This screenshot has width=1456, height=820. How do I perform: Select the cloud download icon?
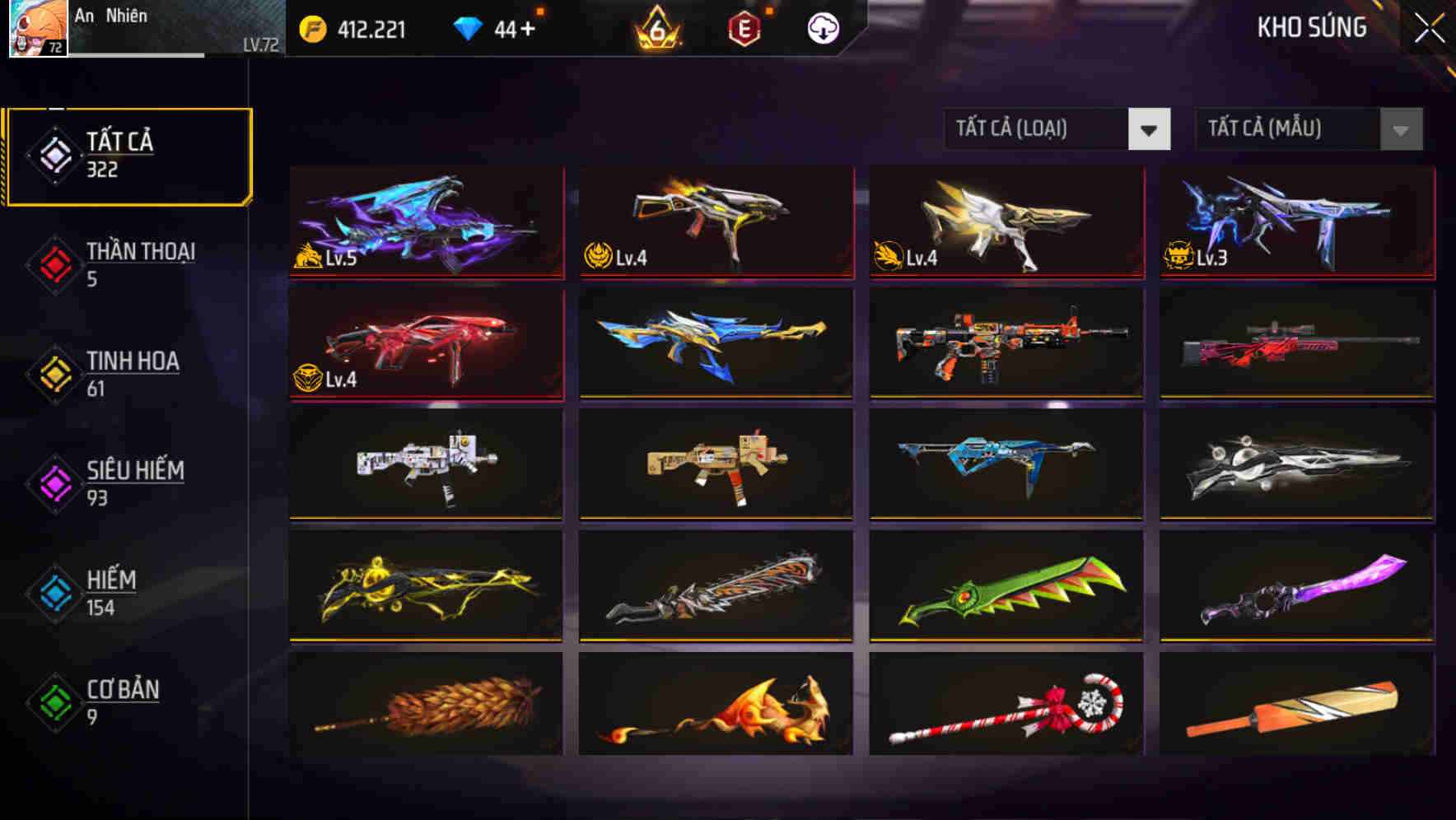pyautogui.click(x=823, y=28)
